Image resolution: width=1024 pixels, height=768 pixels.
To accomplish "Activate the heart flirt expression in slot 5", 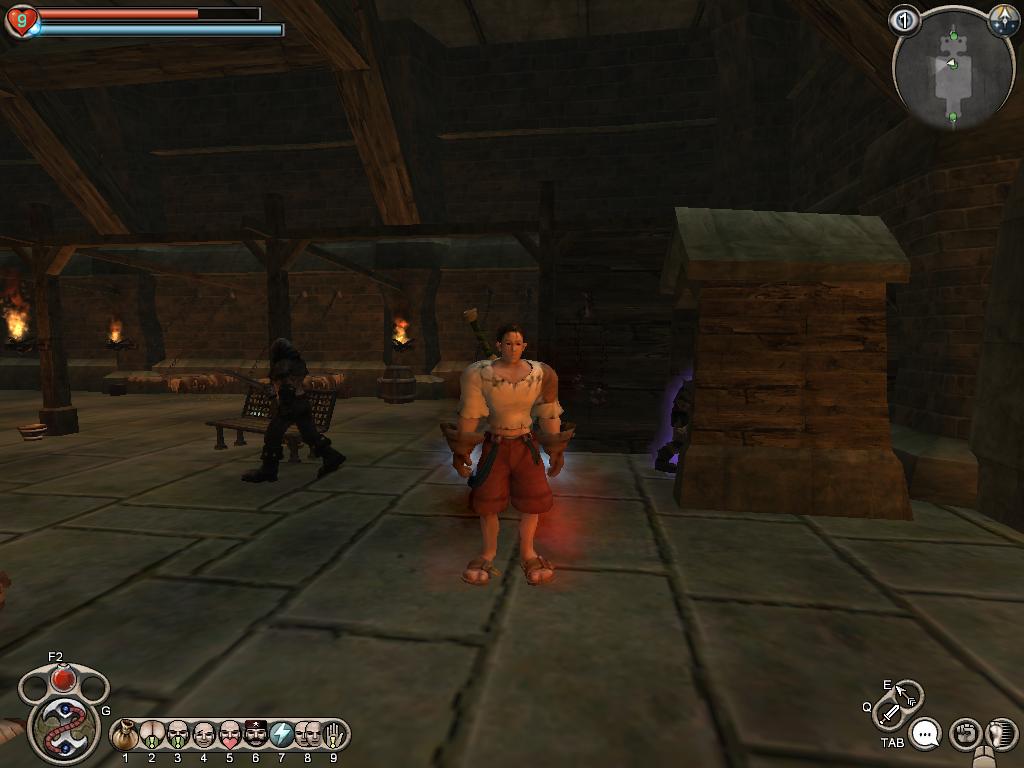I will click(230, 736).
